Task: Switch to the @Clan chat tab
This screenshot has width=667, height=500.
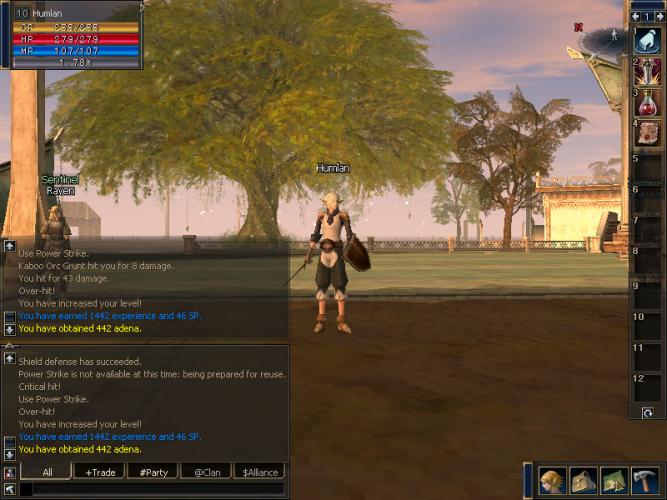Action: click(x=206, y=472)
